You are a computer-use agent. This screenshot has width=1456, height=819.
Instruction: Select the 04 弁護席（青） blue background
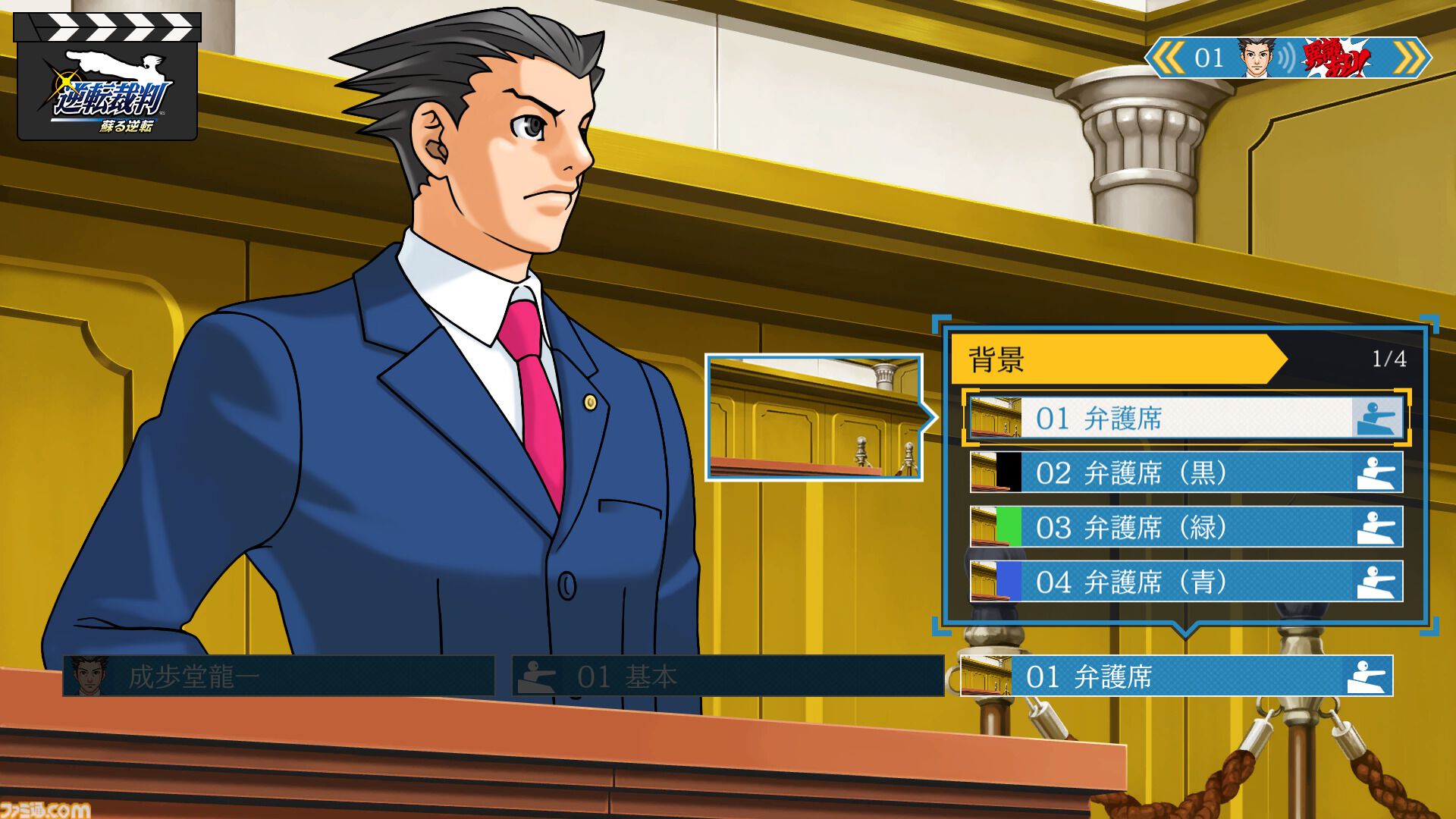tap(1186, 582)
